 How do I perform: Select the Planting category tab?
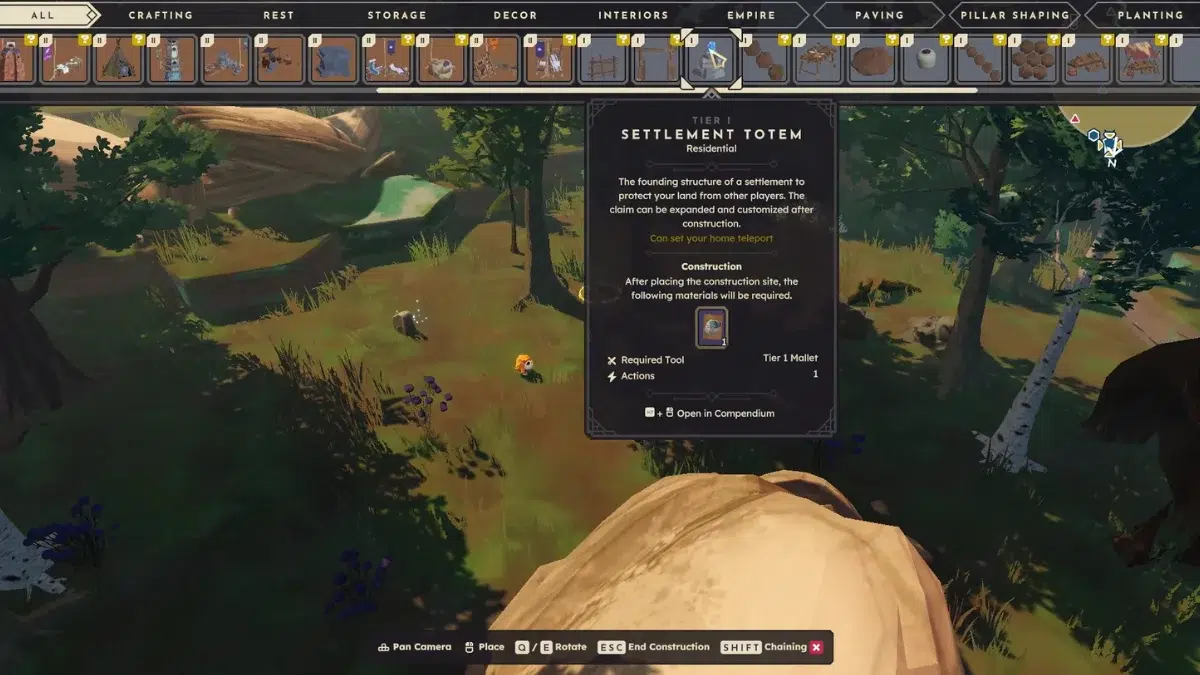pyautogui.click(x=1150, y=15)
